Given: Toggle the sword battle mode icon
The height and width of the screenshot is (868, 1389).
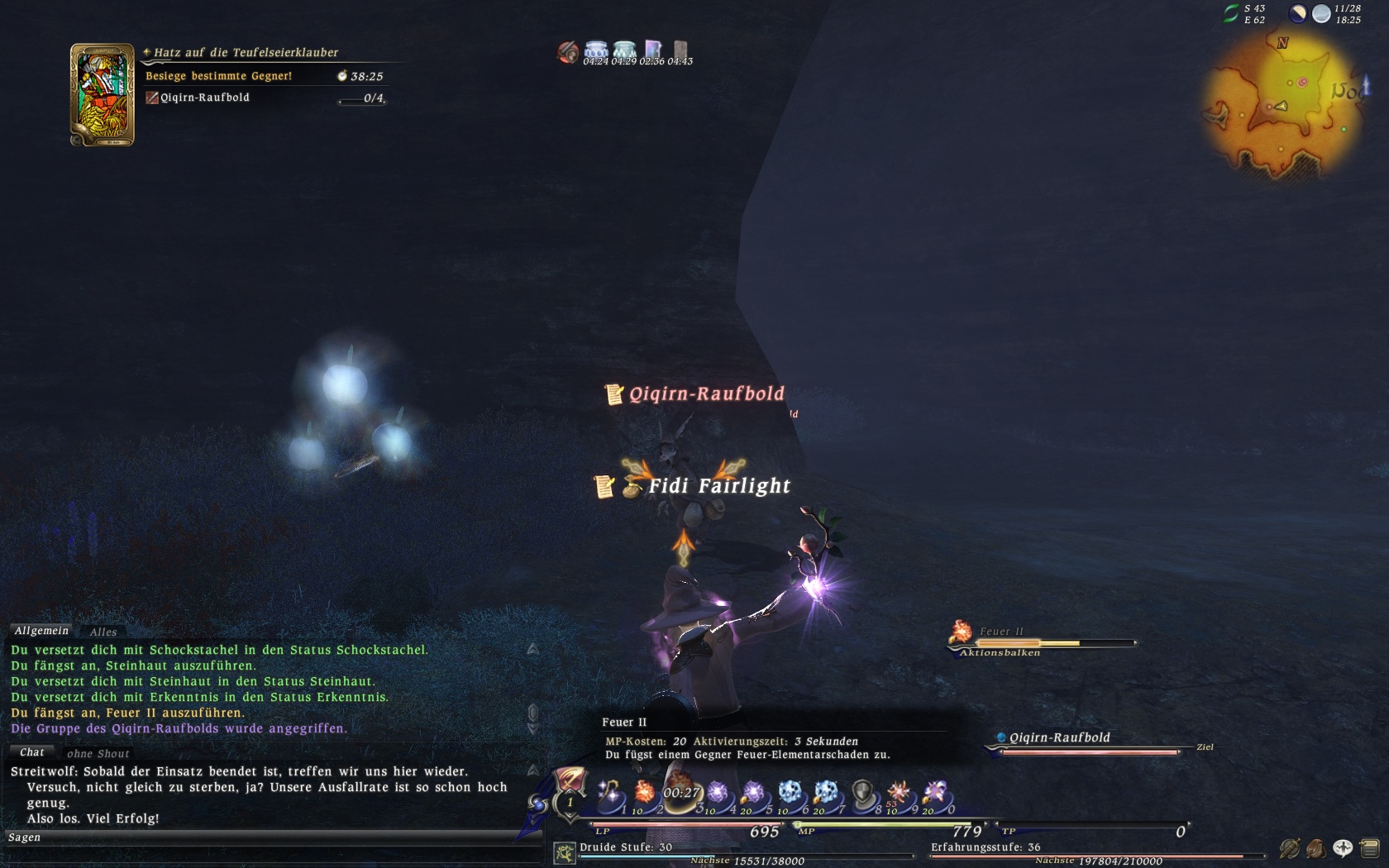Looking at the screenshot, I should (x=1289, y=847).
